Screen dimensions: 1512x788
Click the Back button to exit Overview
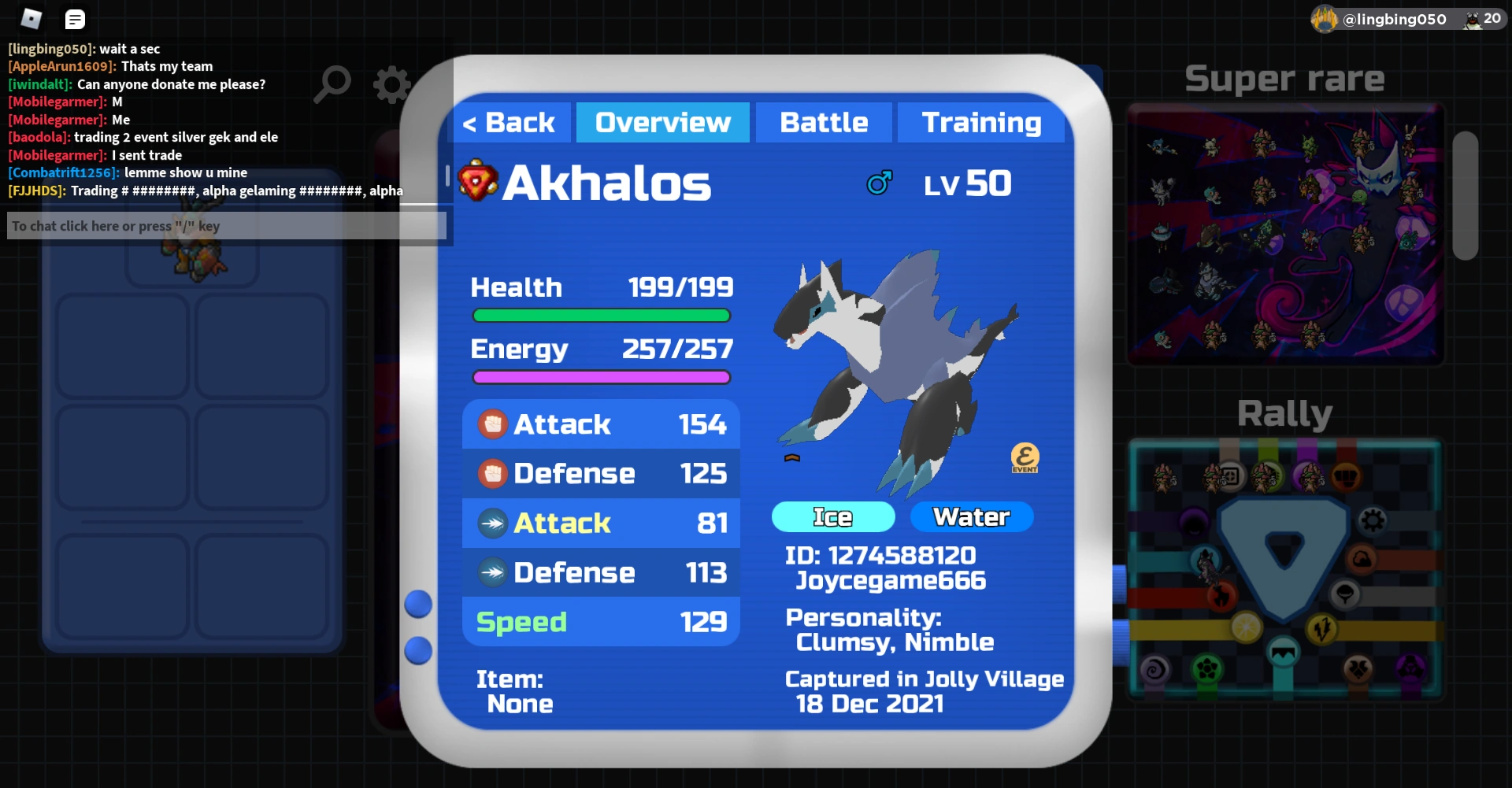pyautogui.click(x=509, y=122)
